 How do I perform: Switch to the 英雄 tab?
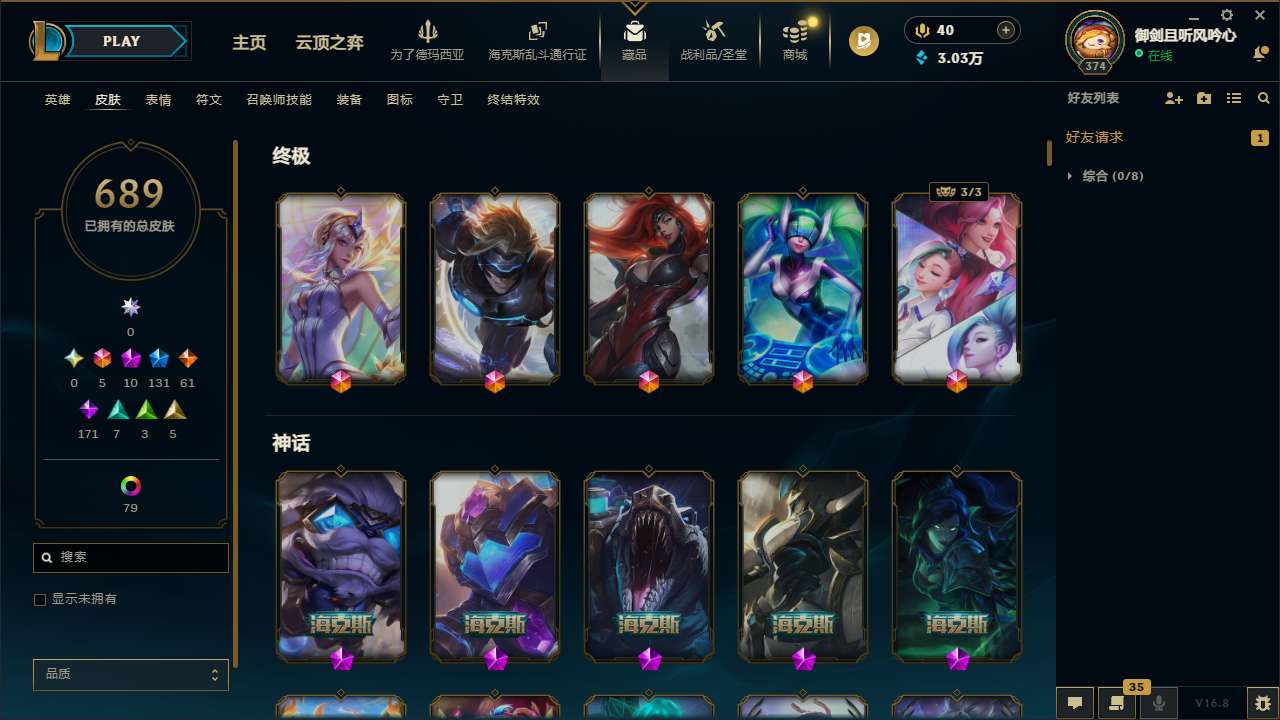[x=57, y=100]
